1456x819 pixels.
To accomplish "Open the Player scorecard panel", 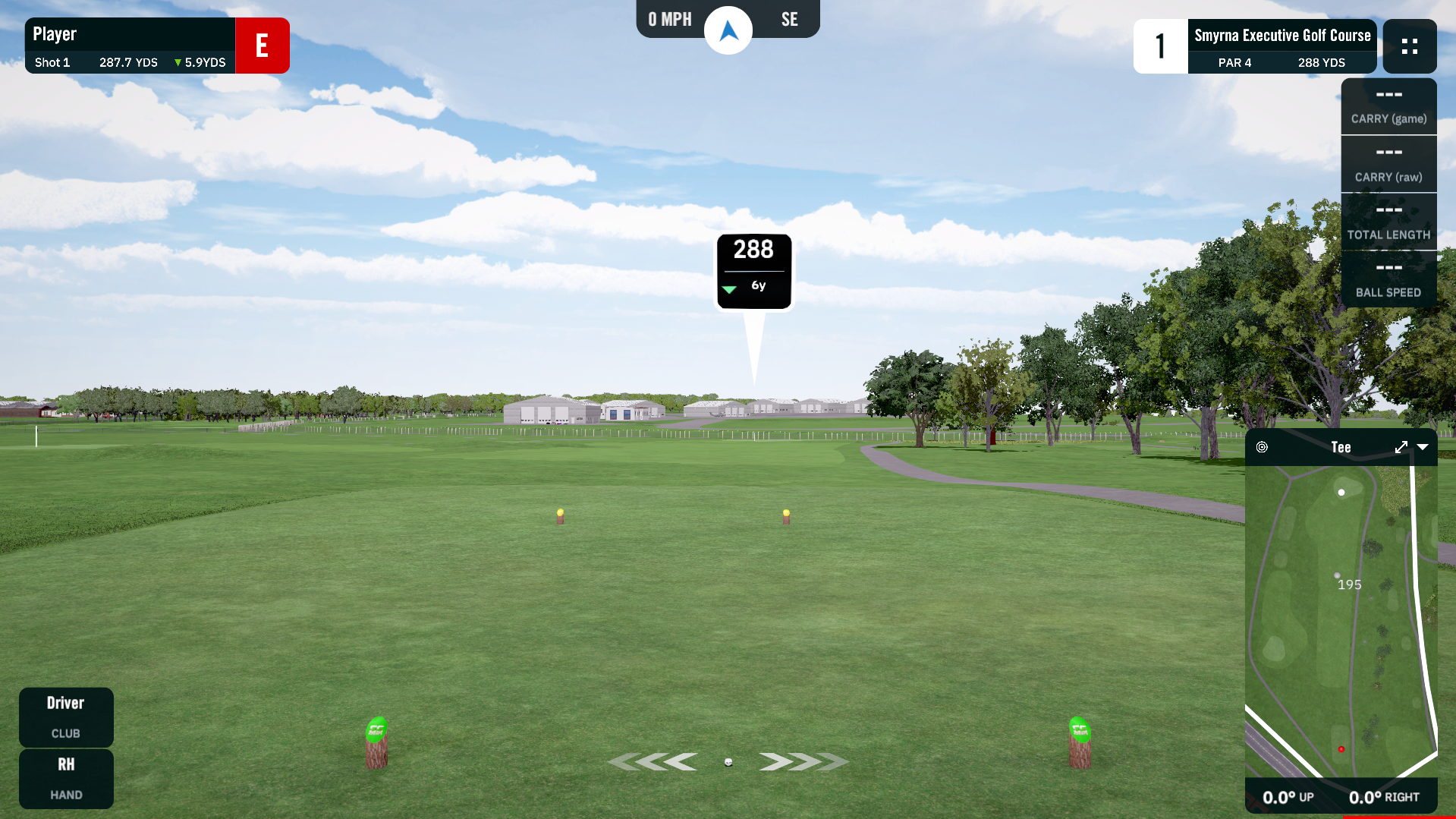I will [130, 46].
